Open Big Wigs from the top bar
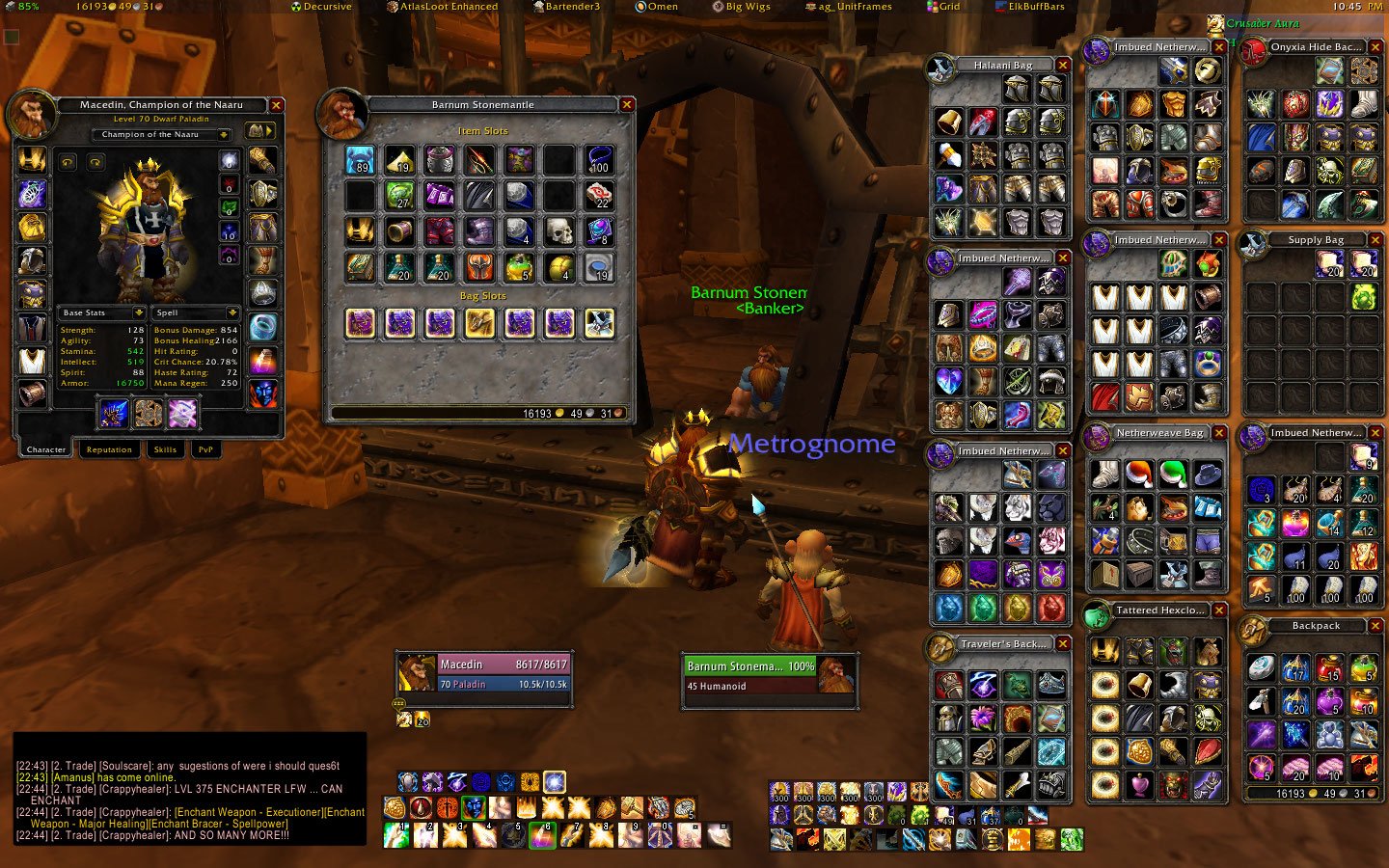This screenshot has height=868, width=1389. click(742, 7)
